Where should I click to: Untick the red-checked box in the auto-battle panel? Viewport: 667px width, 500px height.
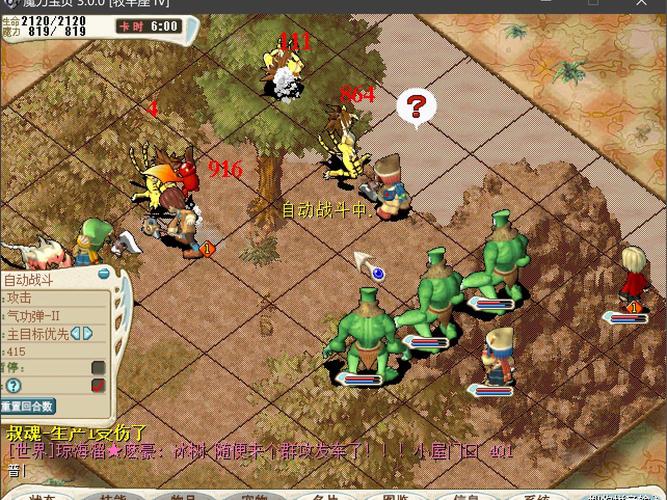point(98,385)
